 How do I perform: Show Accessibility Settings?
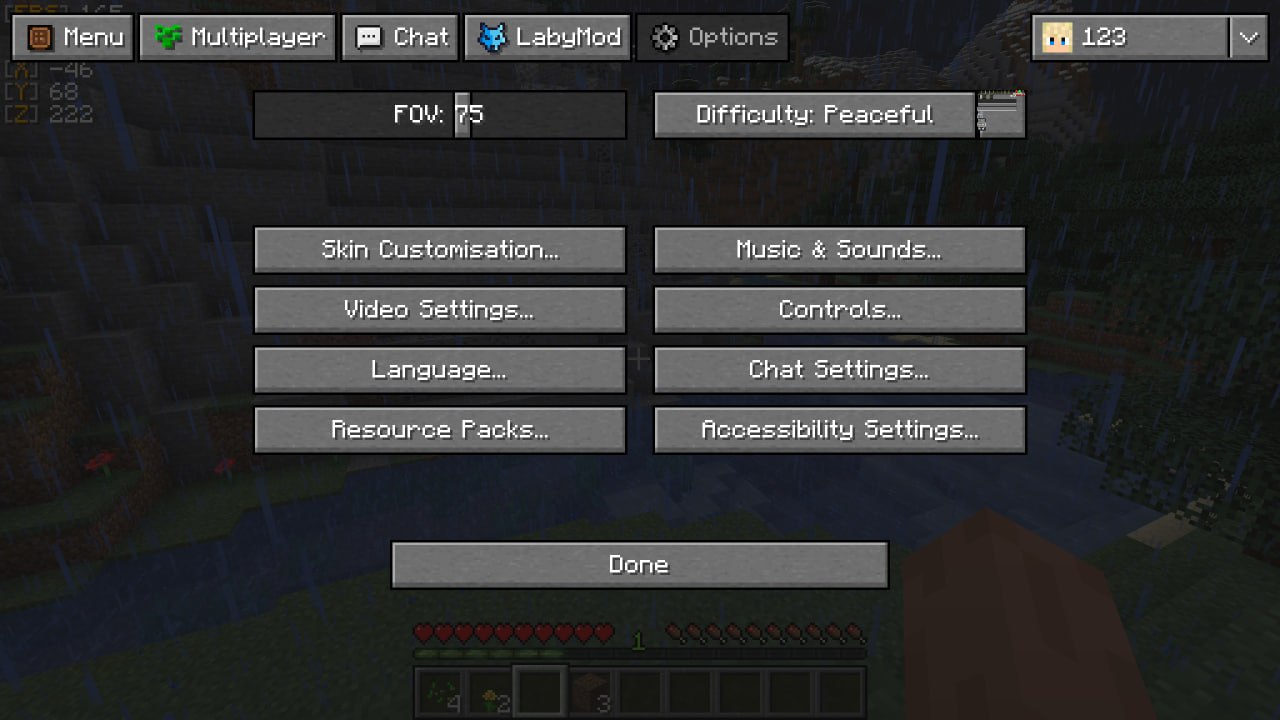click(839, 430)
